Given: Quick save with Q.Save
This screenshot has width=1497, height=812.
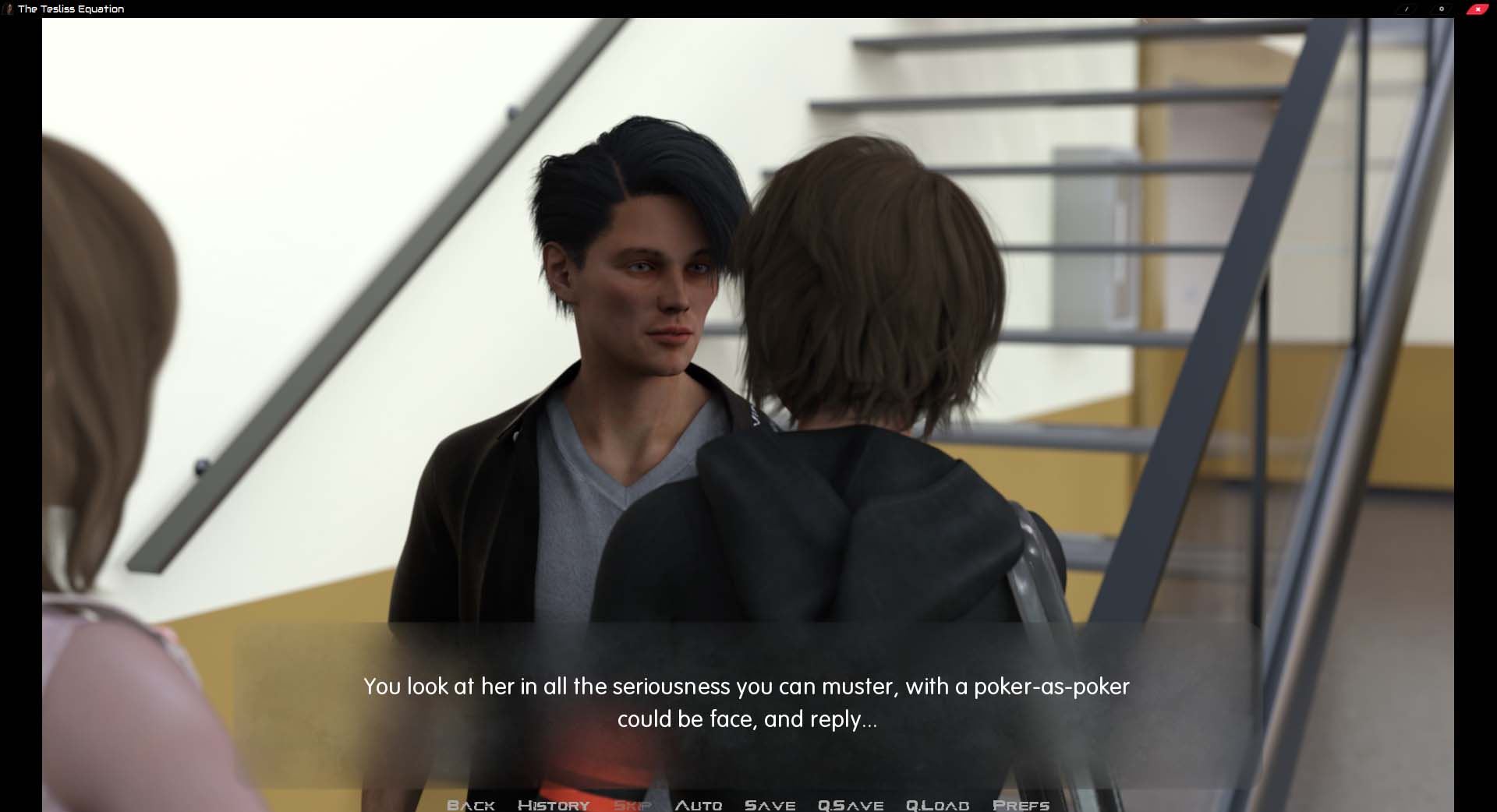Looking at the screenshot, I should click(x=850, y=804).
